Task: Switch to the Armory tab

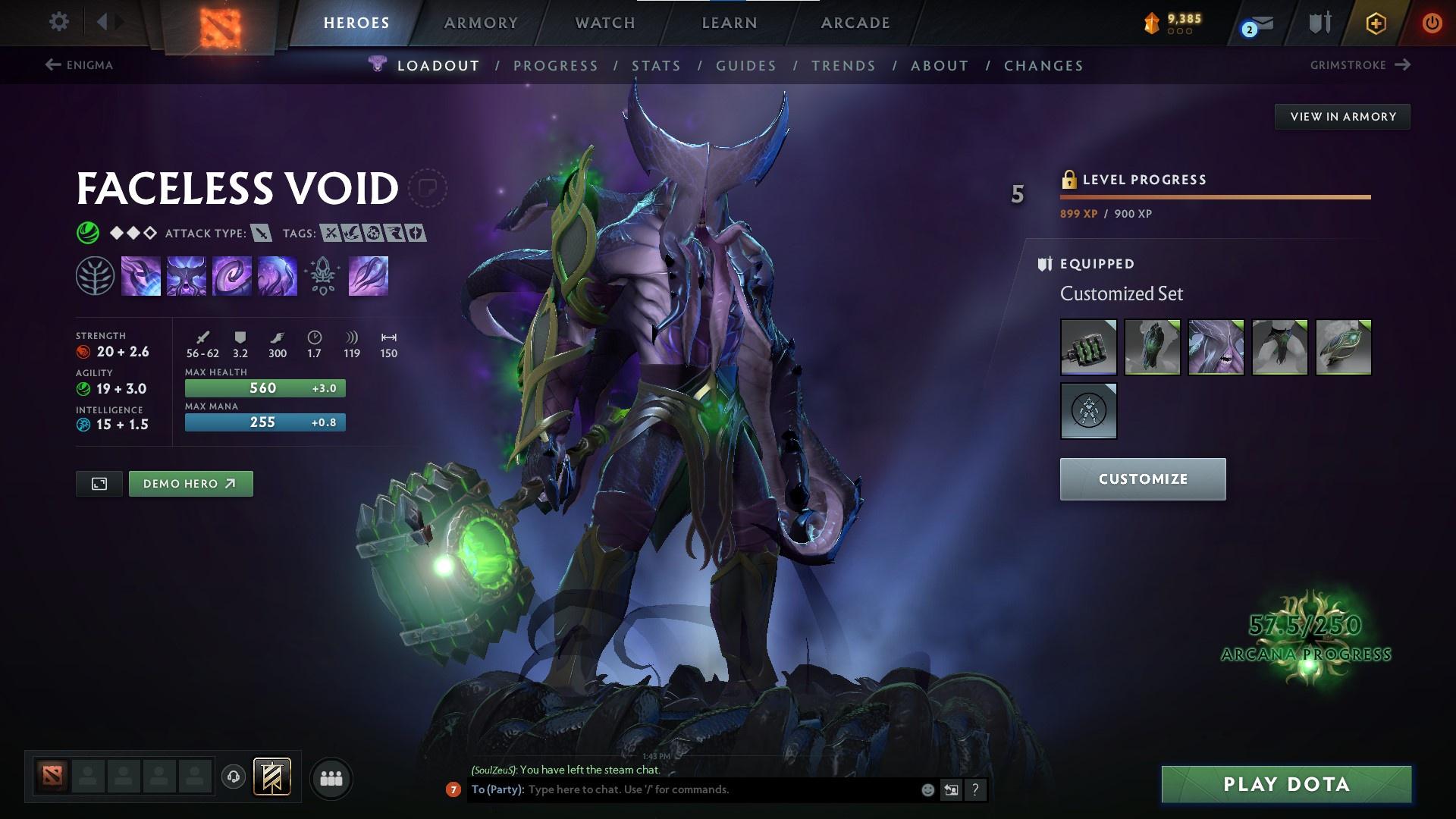Action: (x=481, y=23)
